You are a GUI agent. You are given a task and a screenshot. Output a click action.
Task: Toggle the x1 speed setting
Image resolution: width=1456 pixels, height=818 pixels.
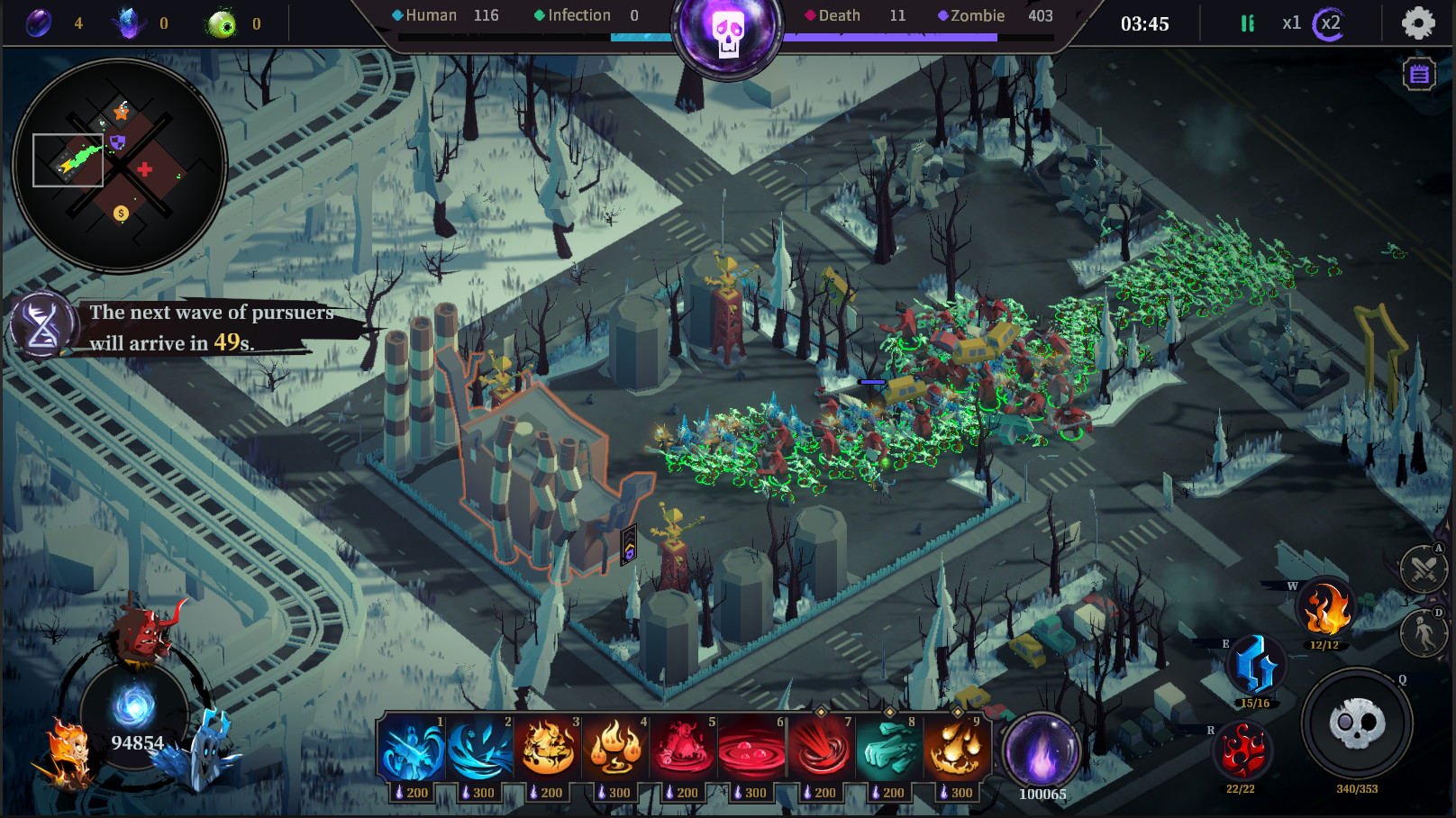tap(1290, 24)
